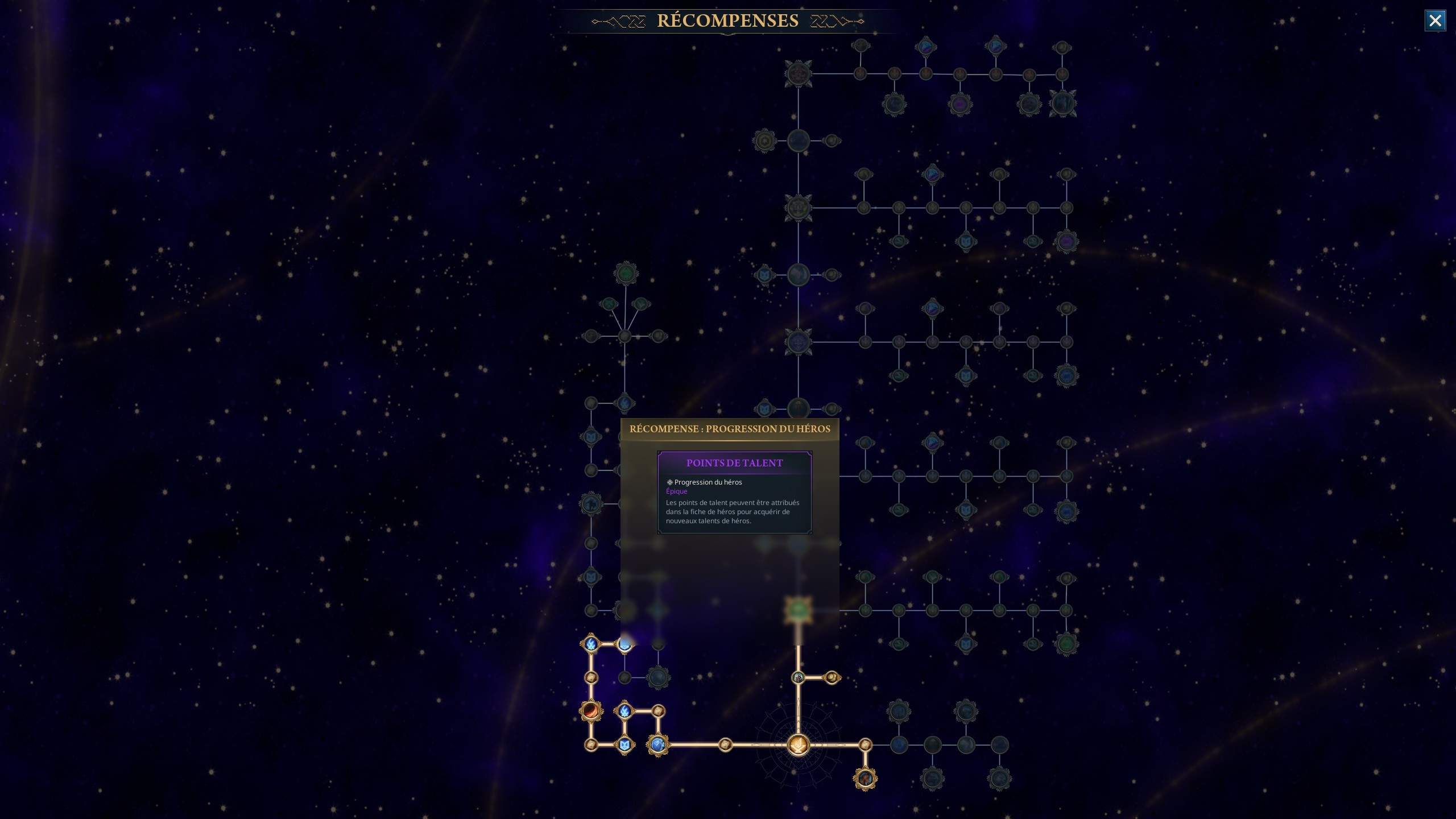
Task: Open the Points de Talent reward card
Action: (x=734, y=493)
